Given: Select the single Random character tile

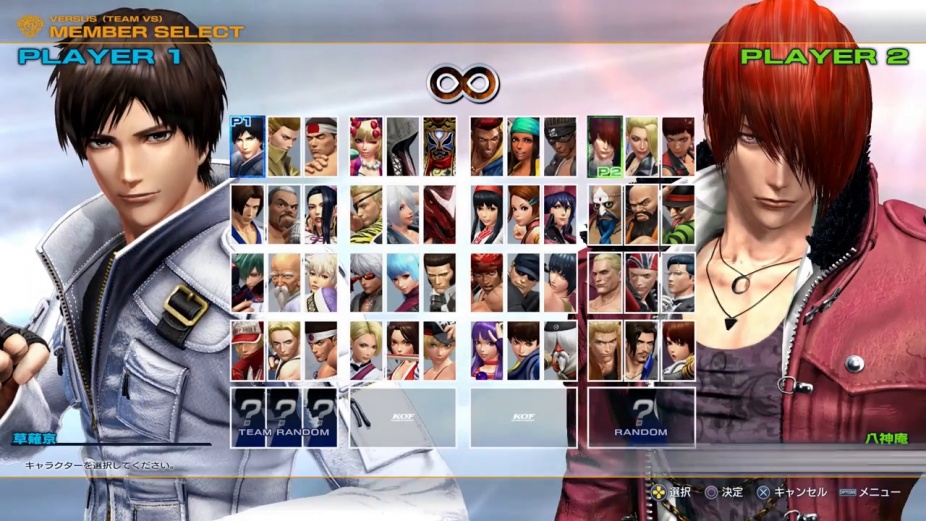Looking at the screenshot, I should (641, 417).
